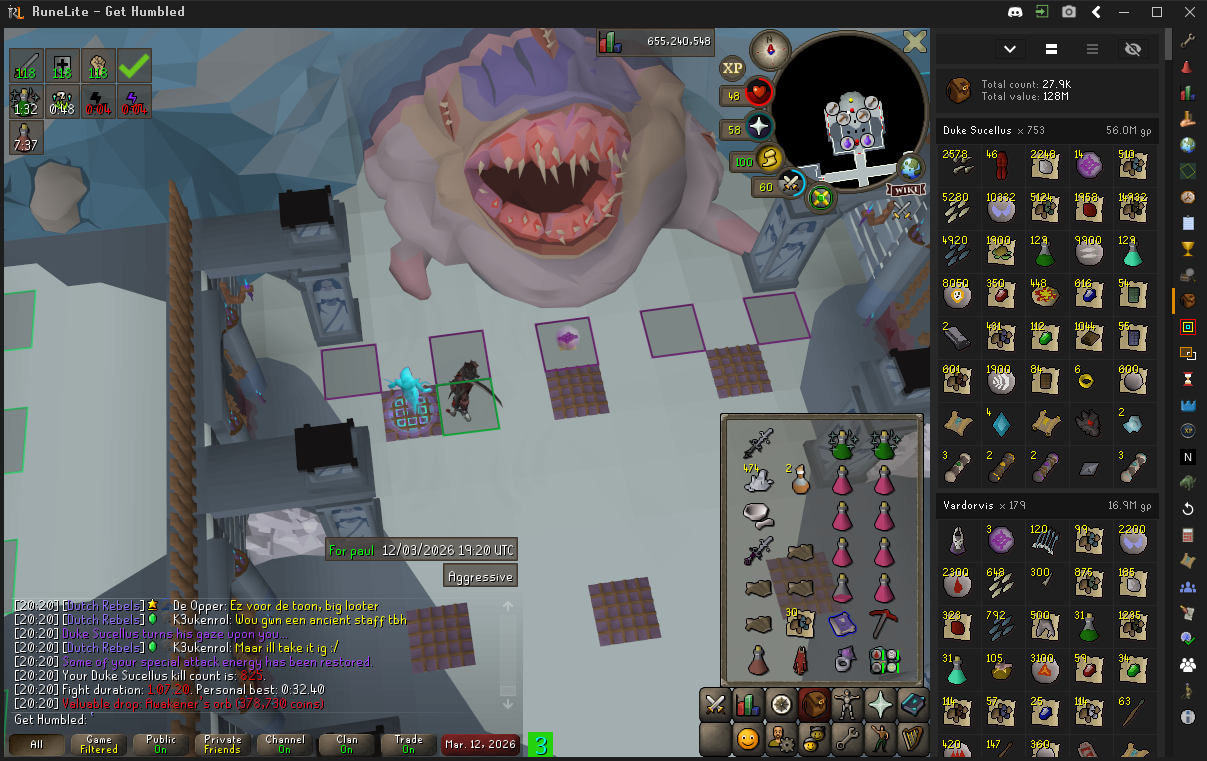This screenshot has width=1207, height=761.
Task: Minimize the RuneLite window
Action: coord(1127,12)
